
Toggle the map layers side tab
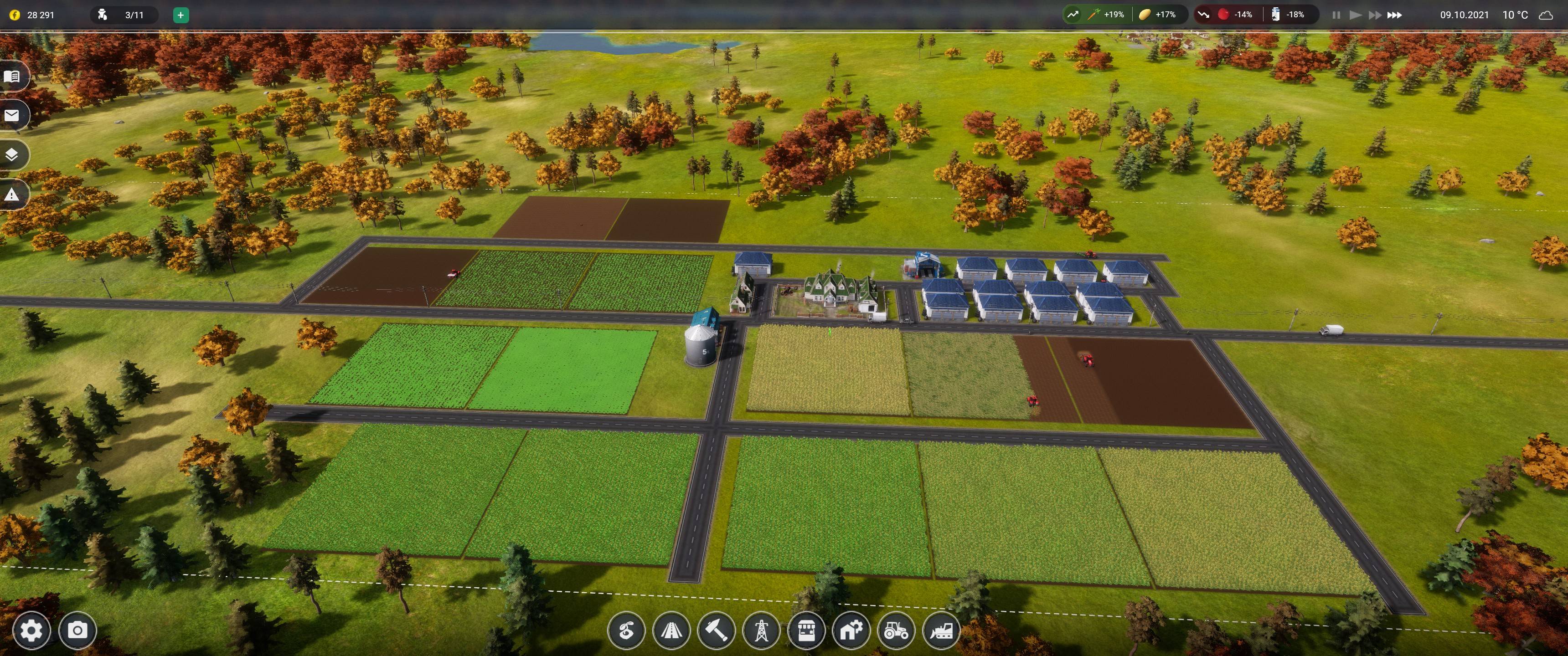coord(12,155)
